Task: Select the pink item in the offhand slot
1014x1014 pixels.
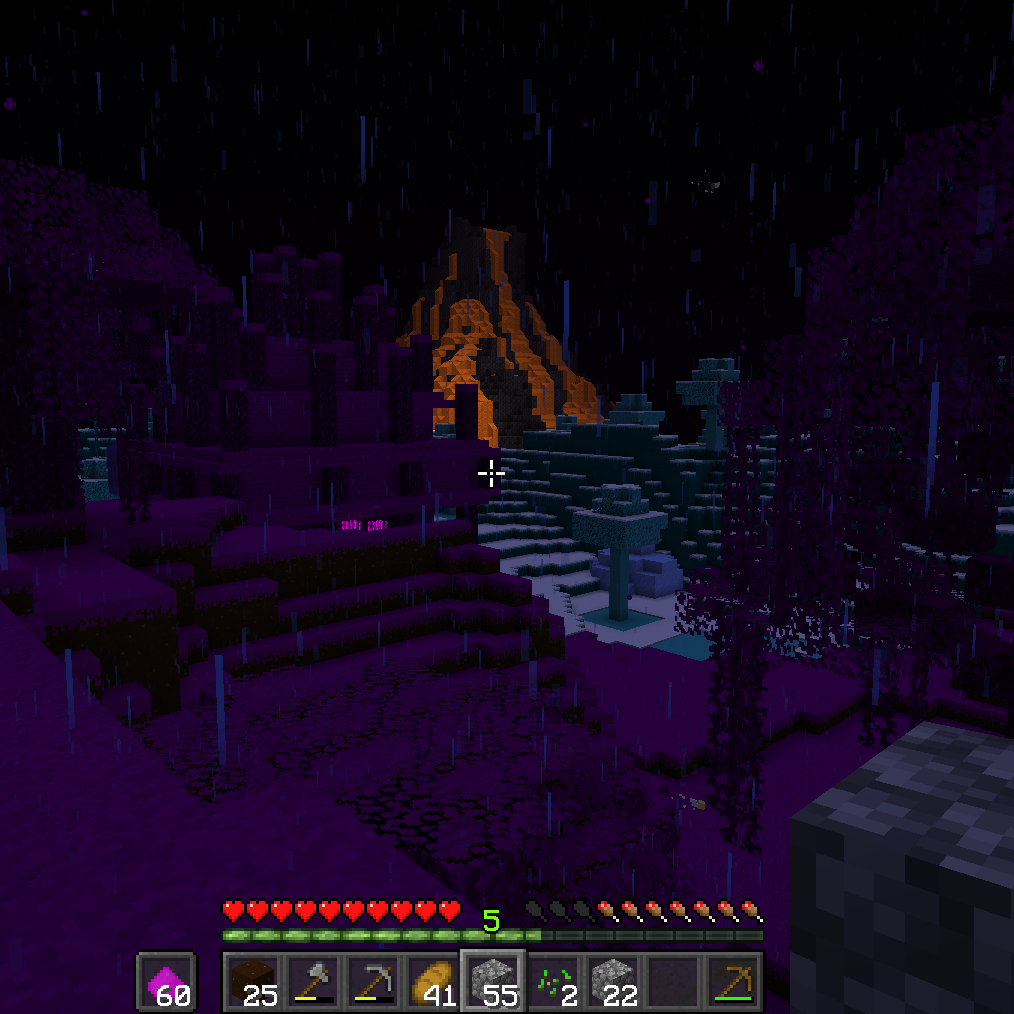Action: pos(166,981)
